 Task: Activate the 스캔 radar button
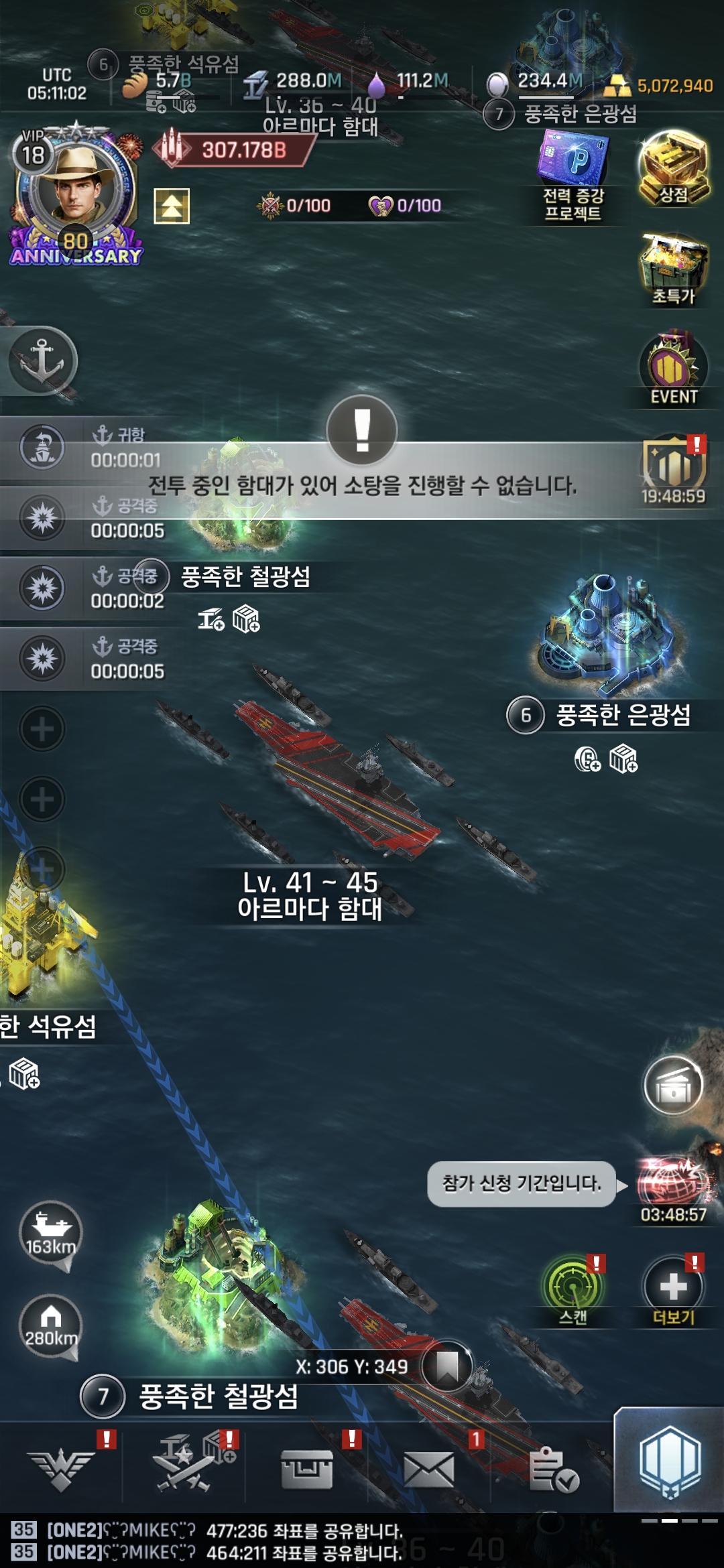(x=573, y=1291)
